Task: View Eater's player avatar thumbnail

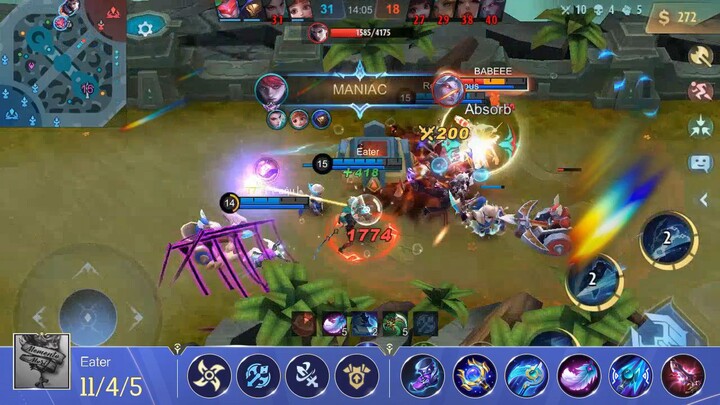Action: point(42,361)
